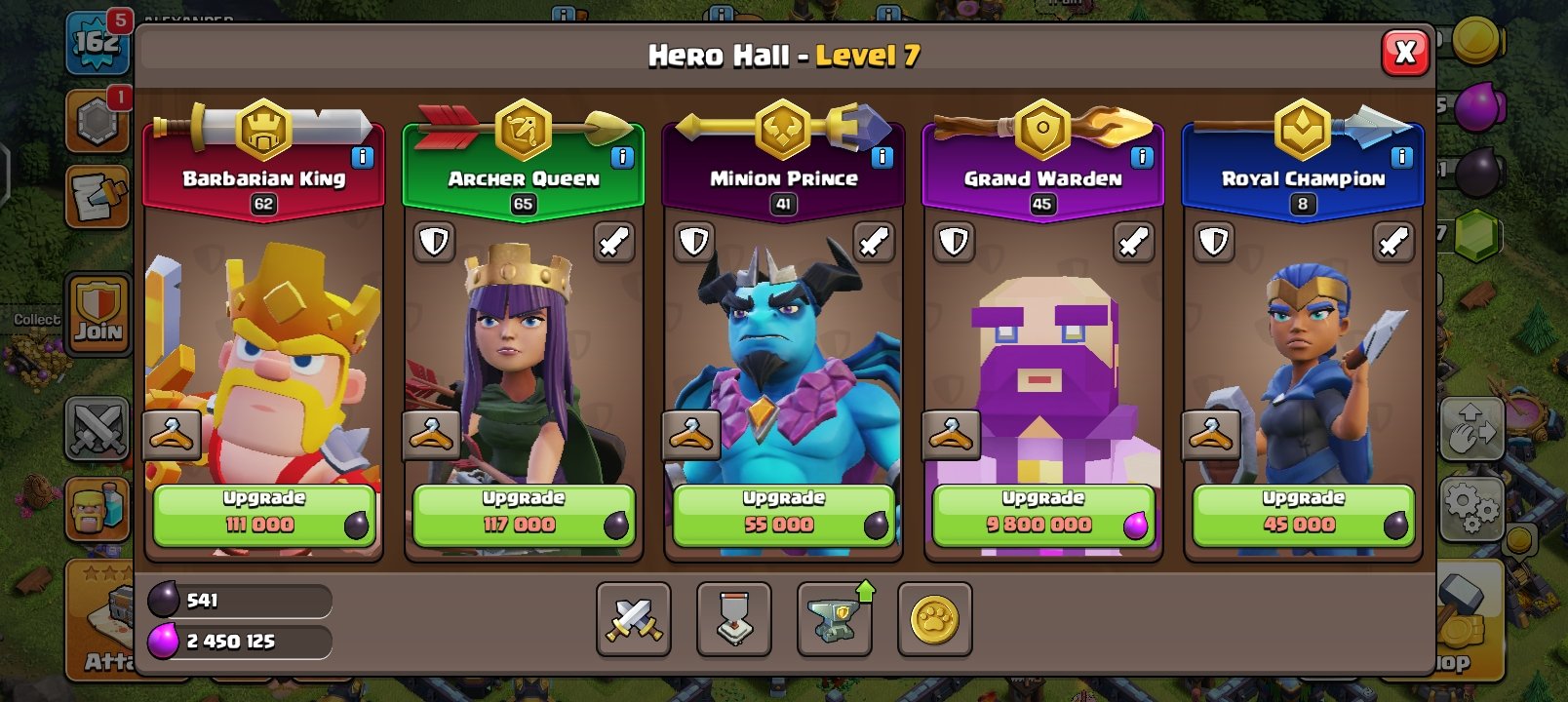
Task: Open the Archer Queen skin selector hanger
Action: 432,435
